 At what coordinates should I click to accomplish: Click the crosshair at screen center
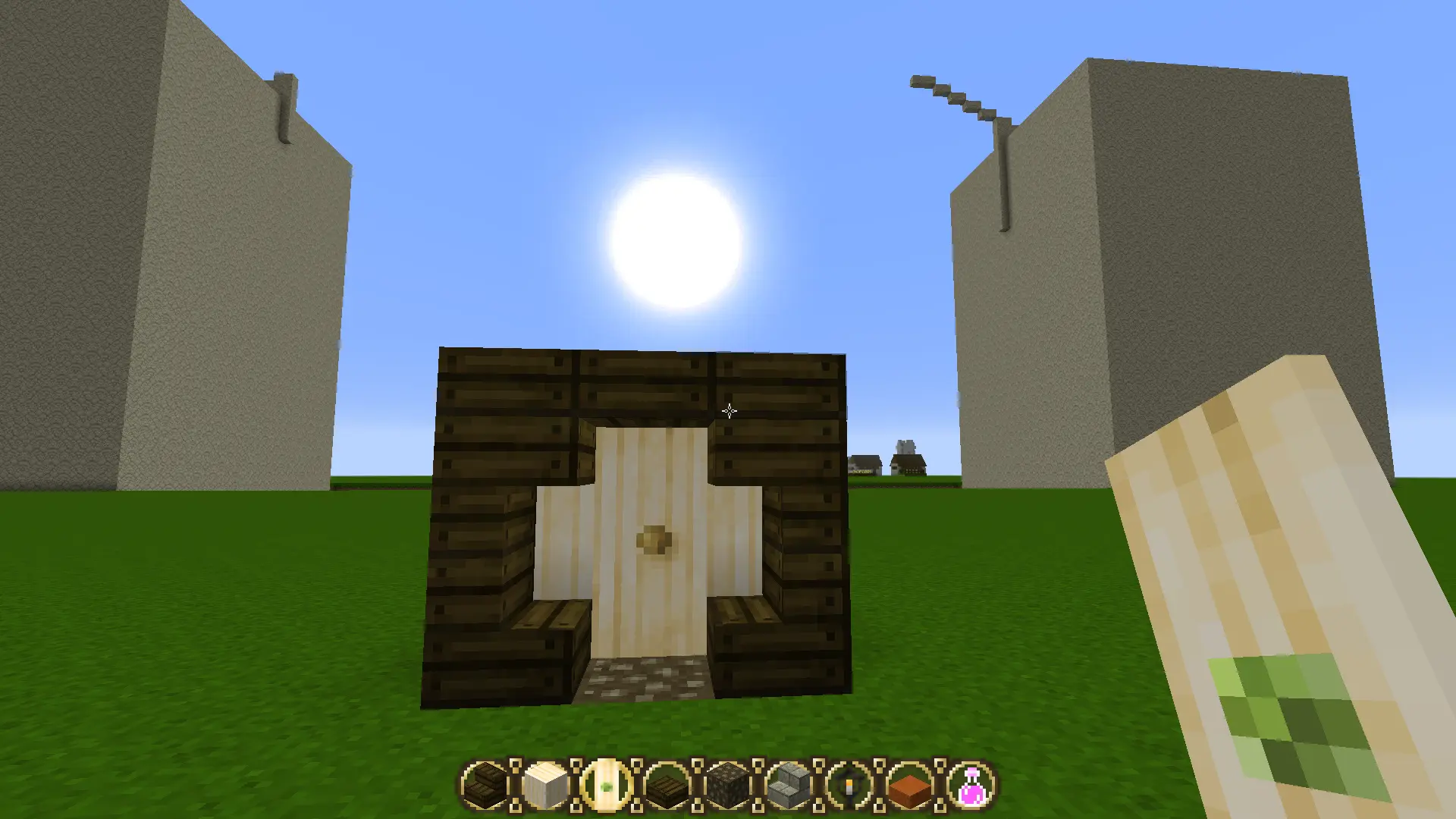pos(728,410)
